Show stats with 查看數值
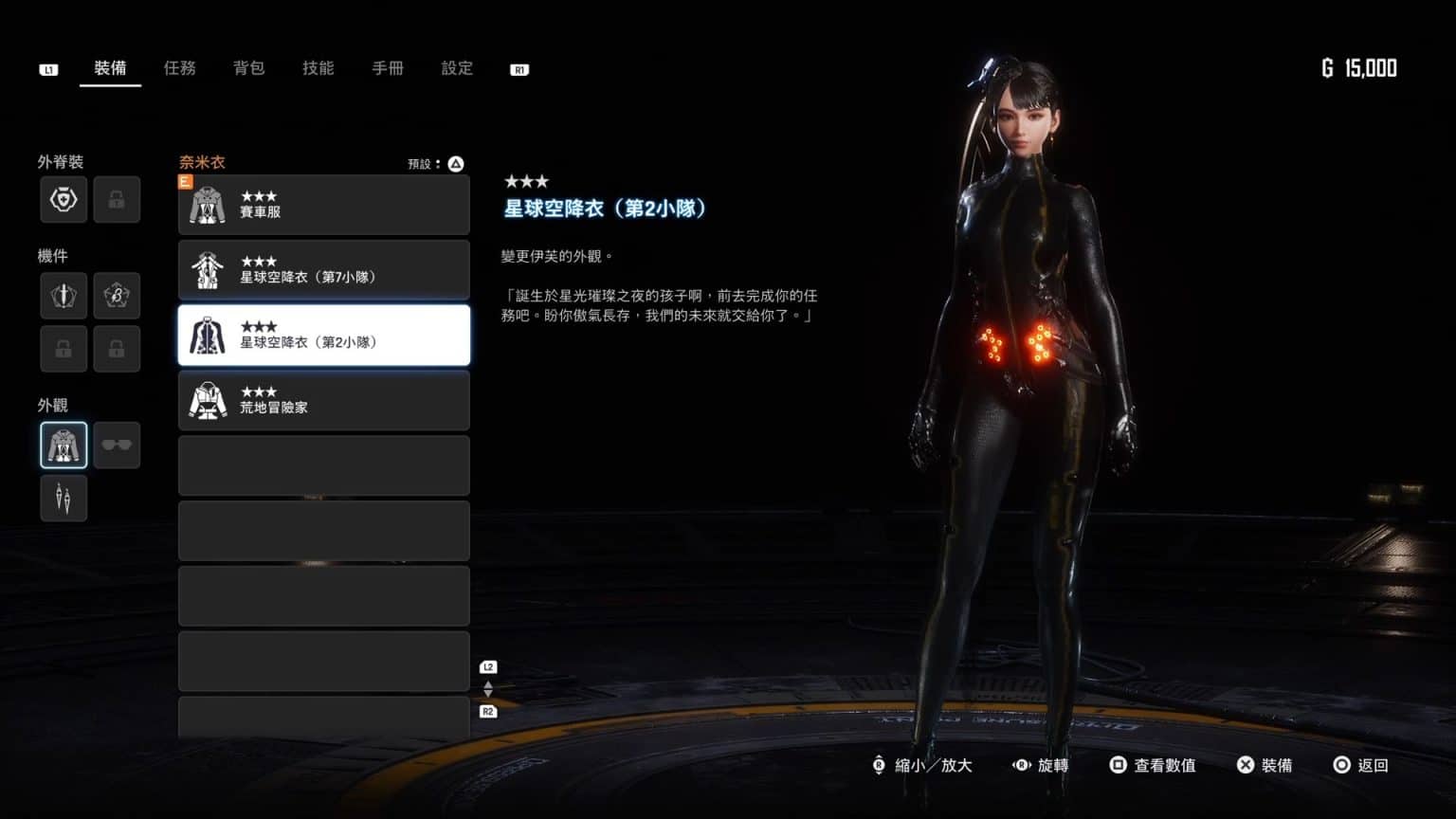1456x819 pixels. 1154,765
